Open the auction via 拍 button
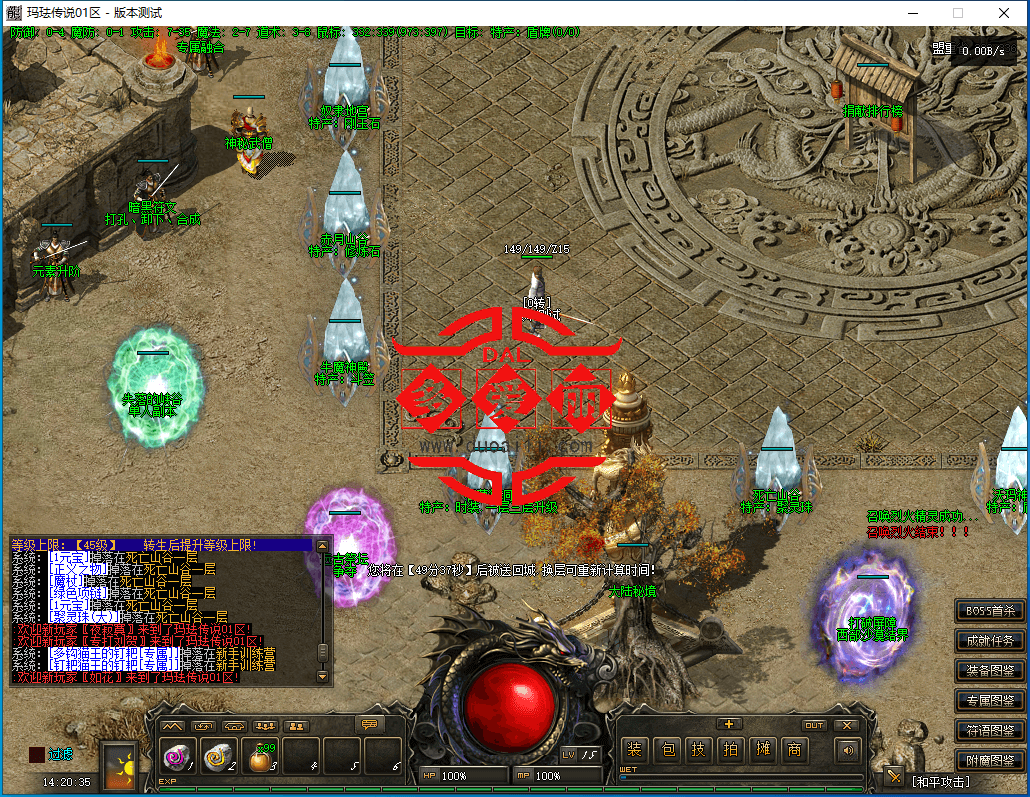The image size is (1030, 797). tap(732, 750)
